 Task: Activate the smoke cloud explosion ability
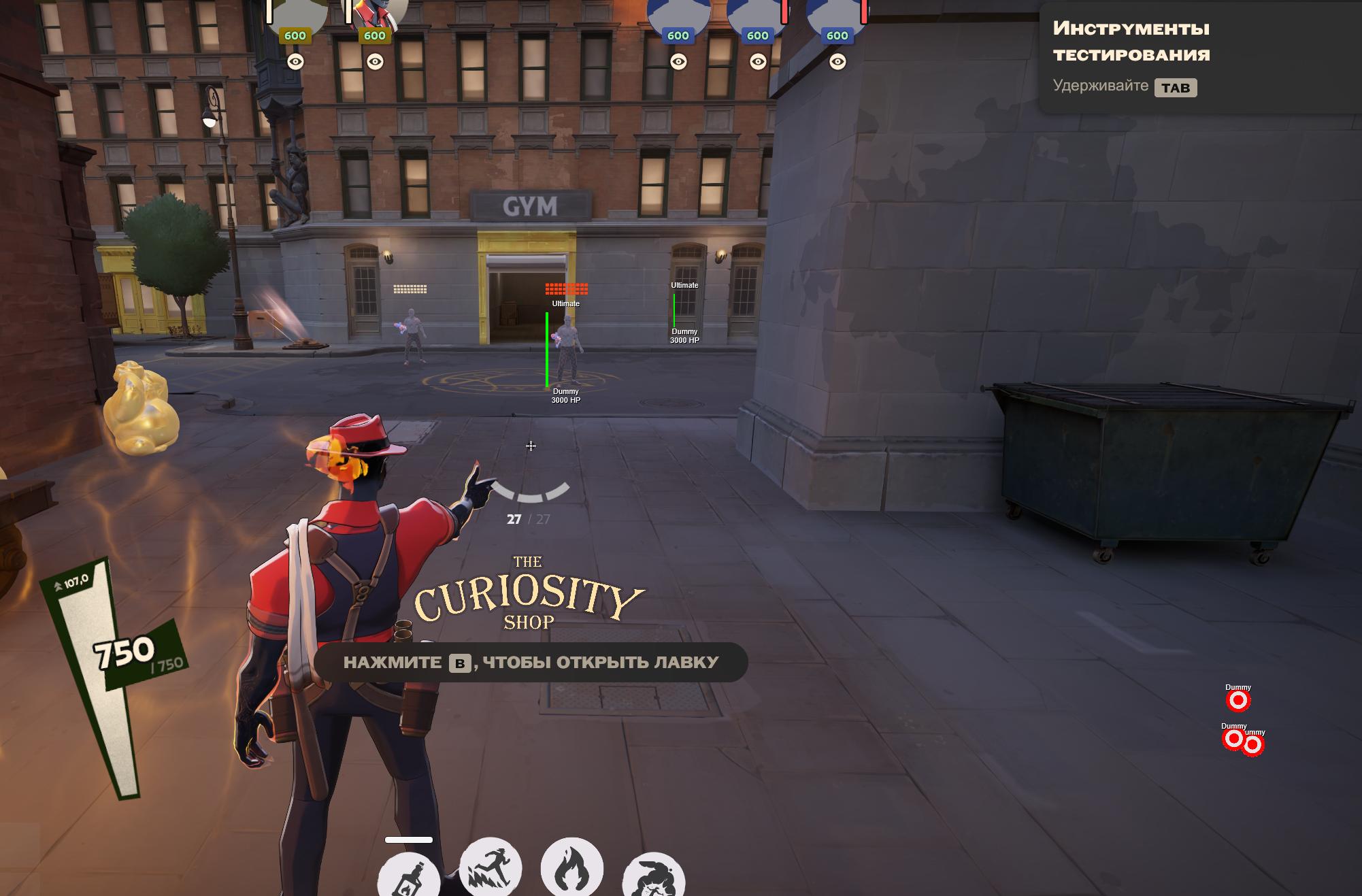[x=653, y=876]
